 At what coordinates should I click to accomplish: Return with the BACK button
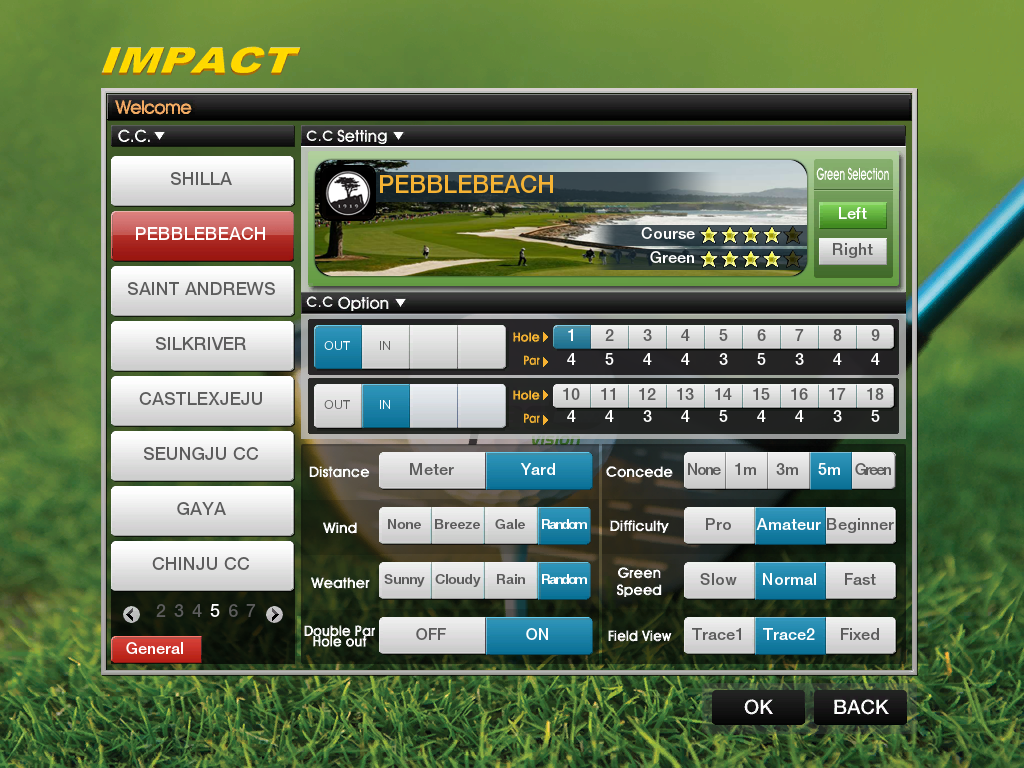[860, 708]
